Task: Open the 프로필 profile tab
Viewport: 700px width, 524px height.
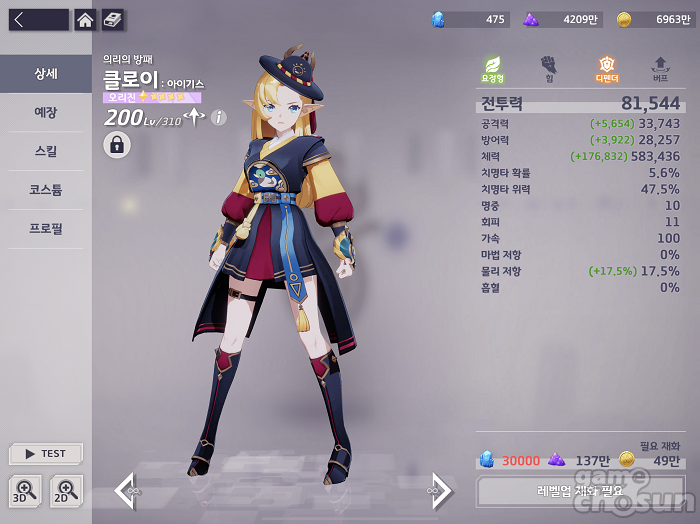Action: click(x=46, y=228)
